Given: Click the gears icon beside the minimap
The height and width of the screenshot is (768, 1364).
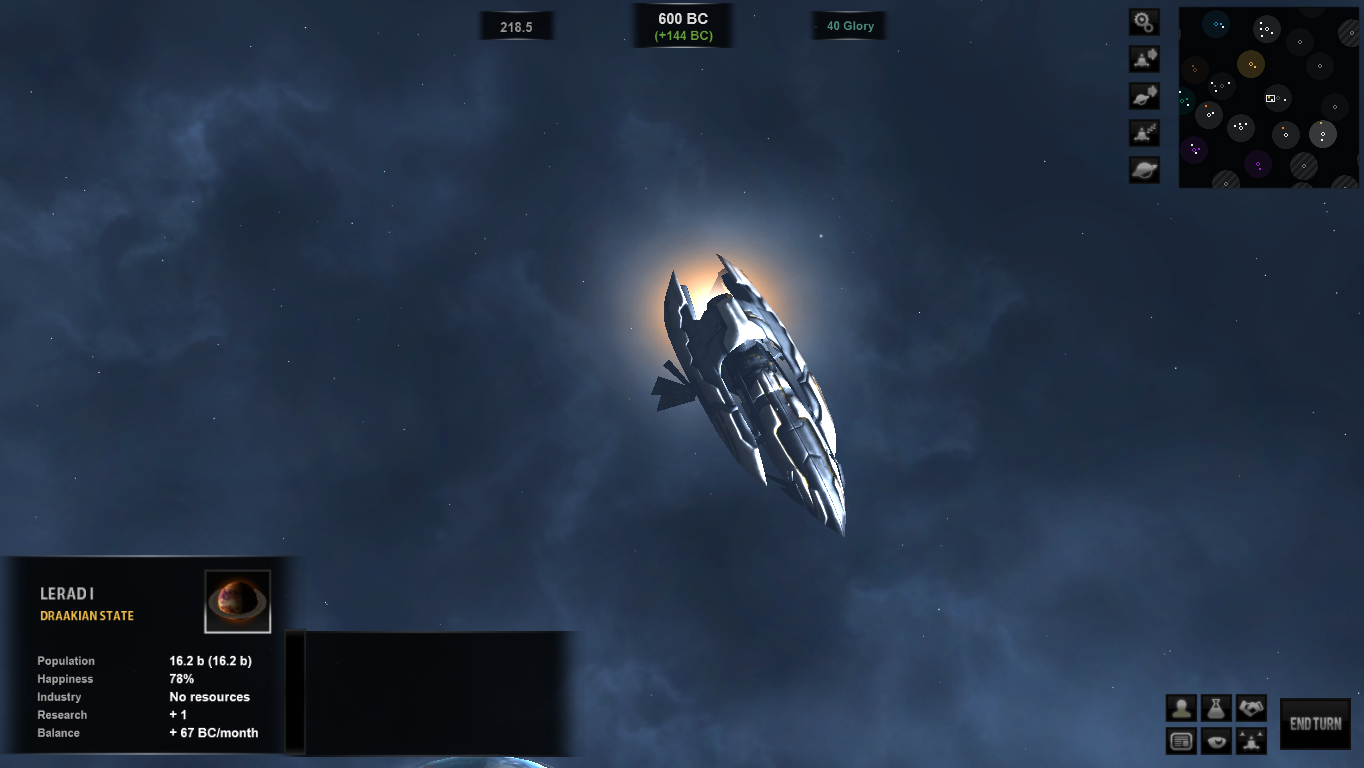Looking at the screenshot, I should coord(1144,22).
